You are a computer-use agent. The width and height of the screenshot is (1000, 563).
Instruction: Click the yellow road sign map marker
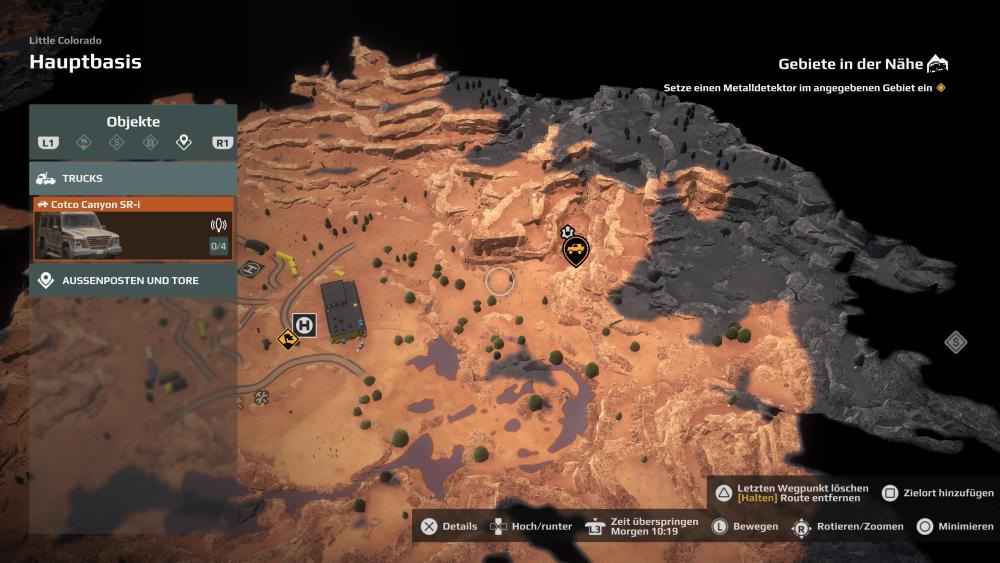tap(288, 340)
